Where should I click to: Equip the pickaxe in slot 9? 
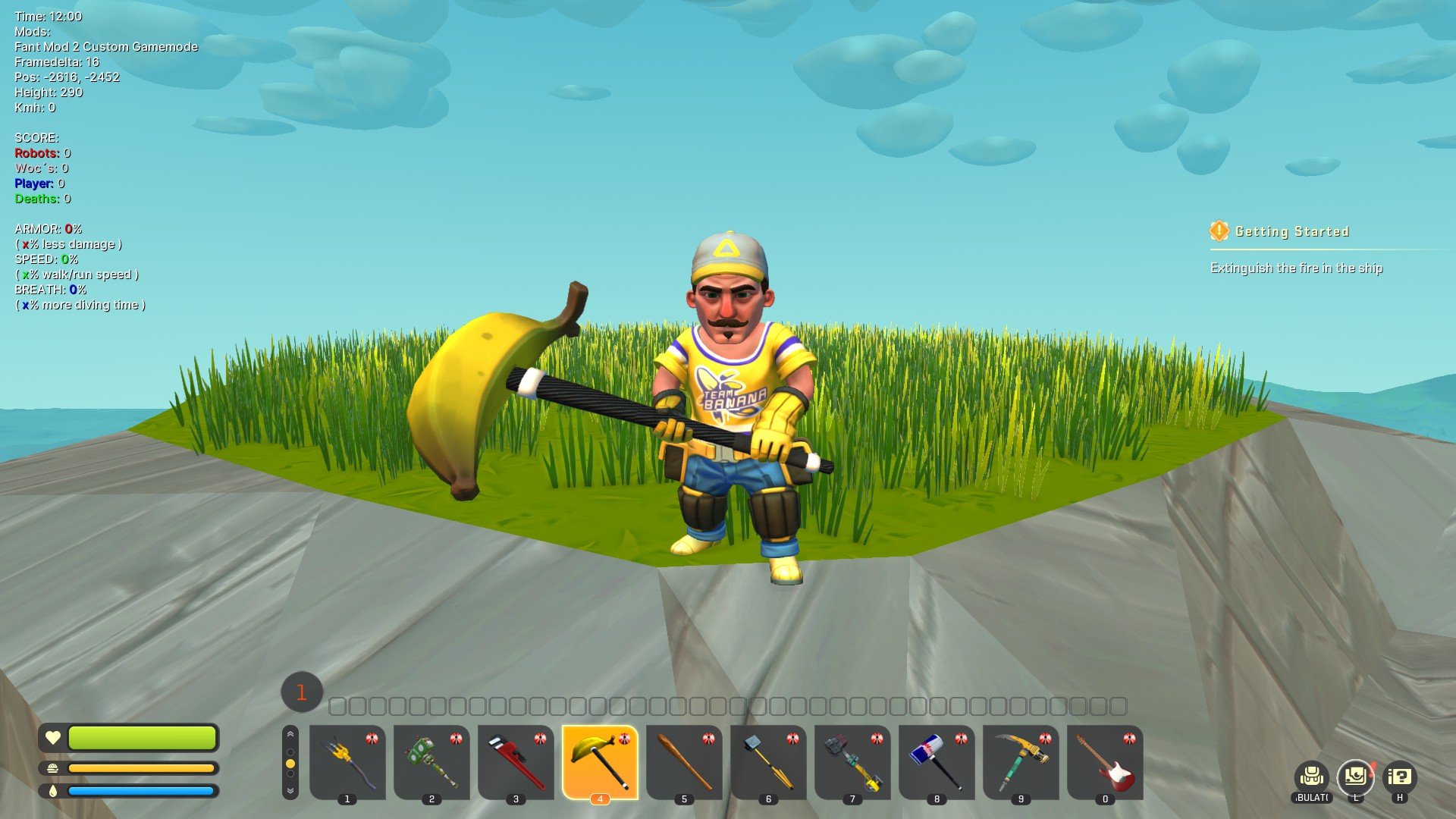point(1021,761)
